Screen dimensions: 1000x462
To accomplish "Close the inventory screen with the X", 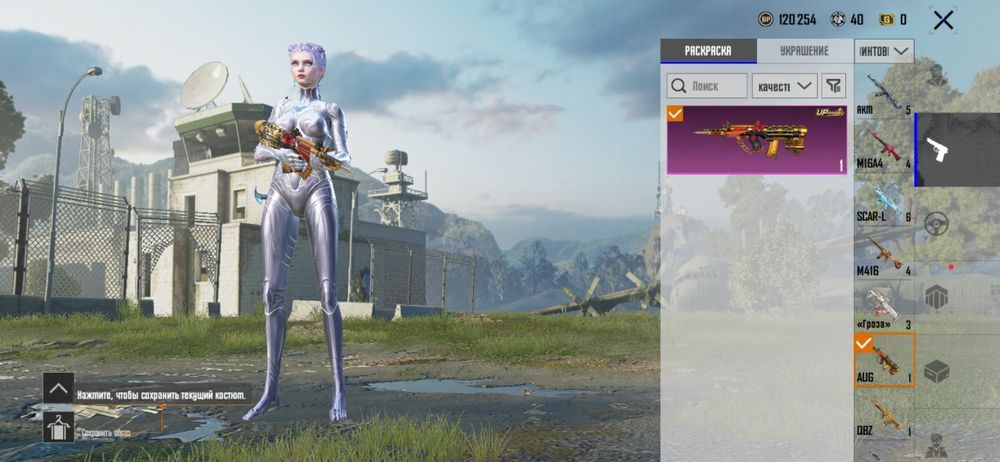I will point(942,20).
